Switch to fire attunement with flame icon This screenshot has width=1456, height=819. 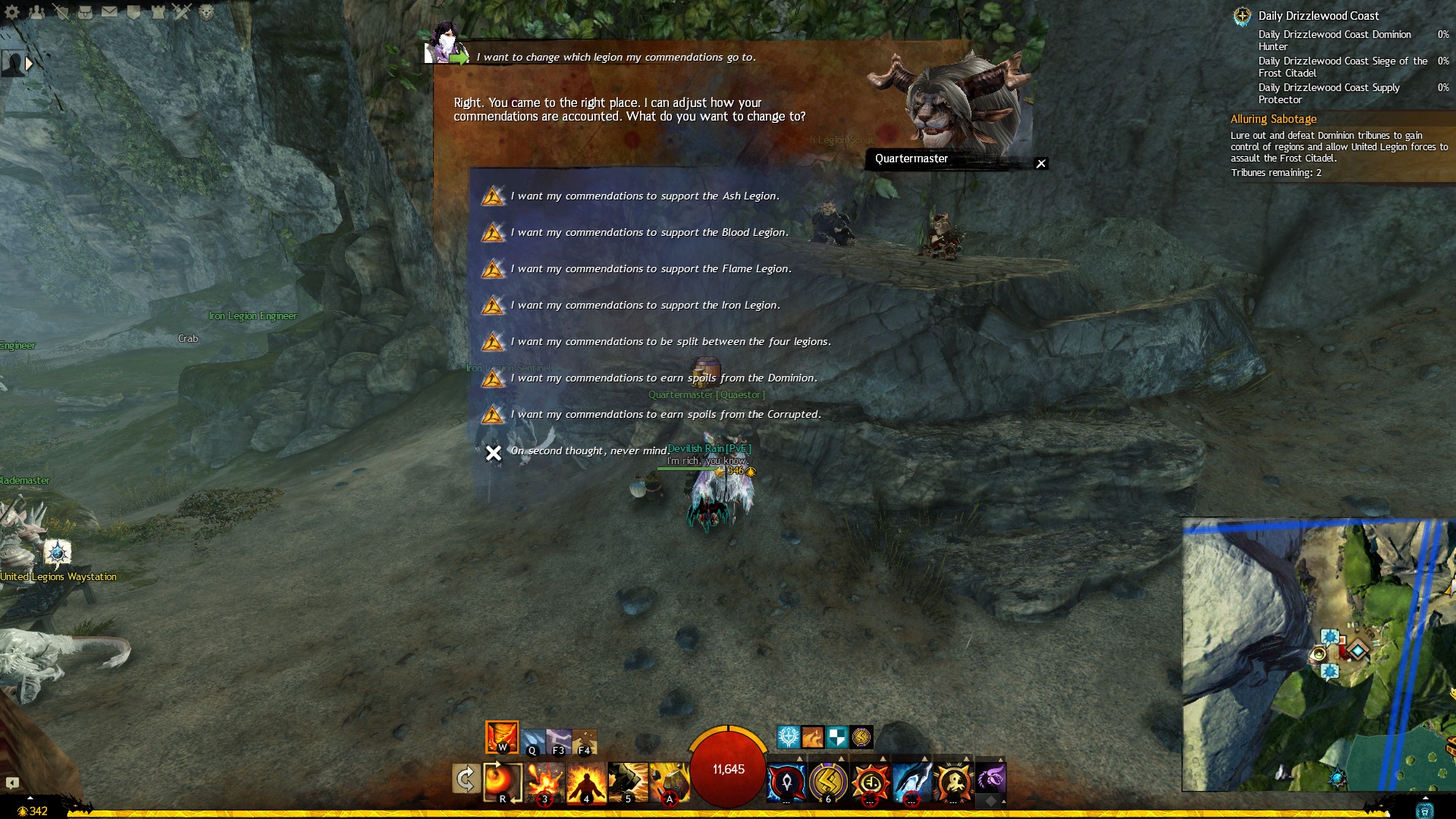coord(502,737)
